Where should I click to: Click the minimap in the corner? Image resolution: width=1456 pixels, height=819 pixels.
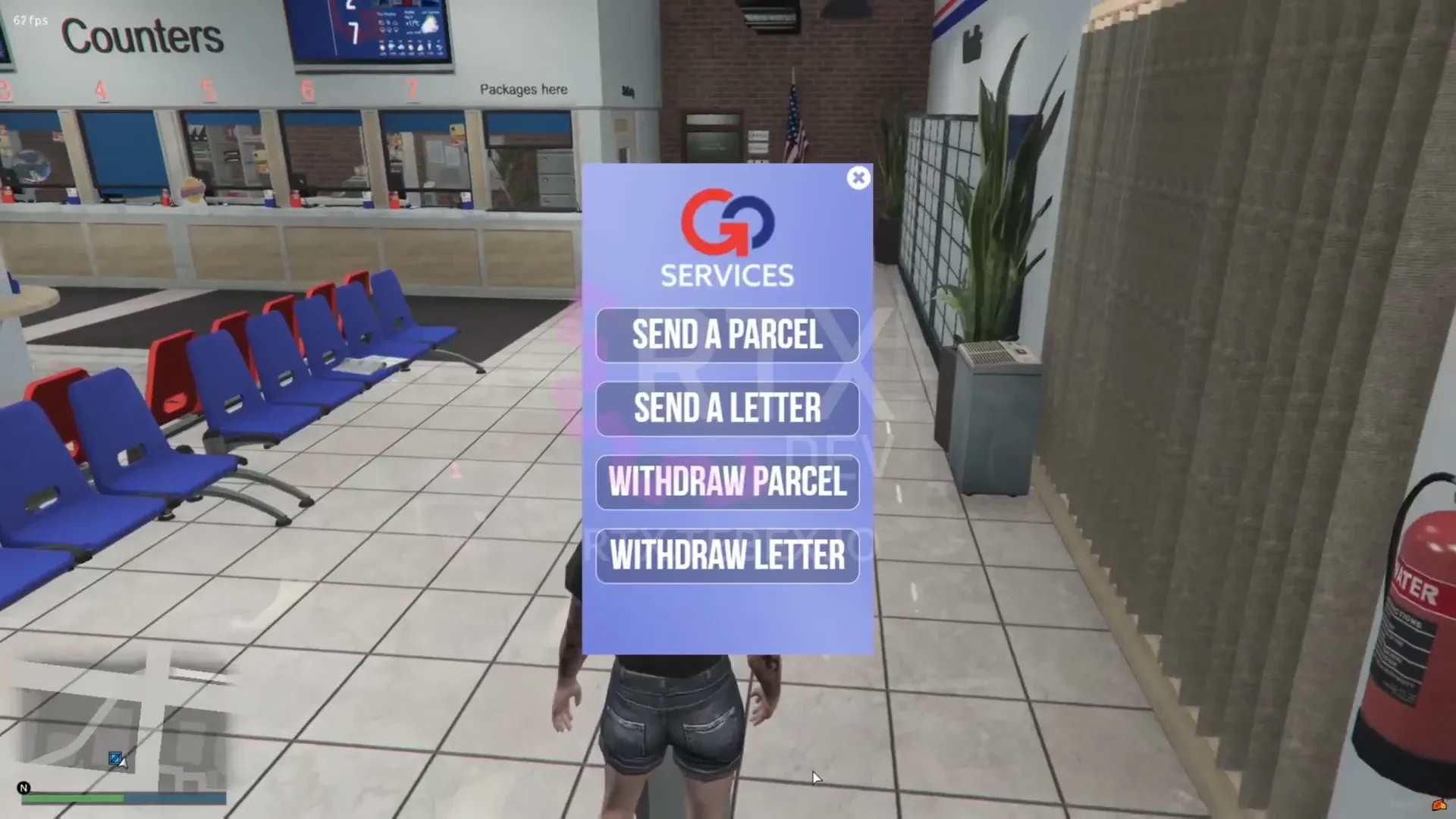pyautogui.click(x=121, y=728)
